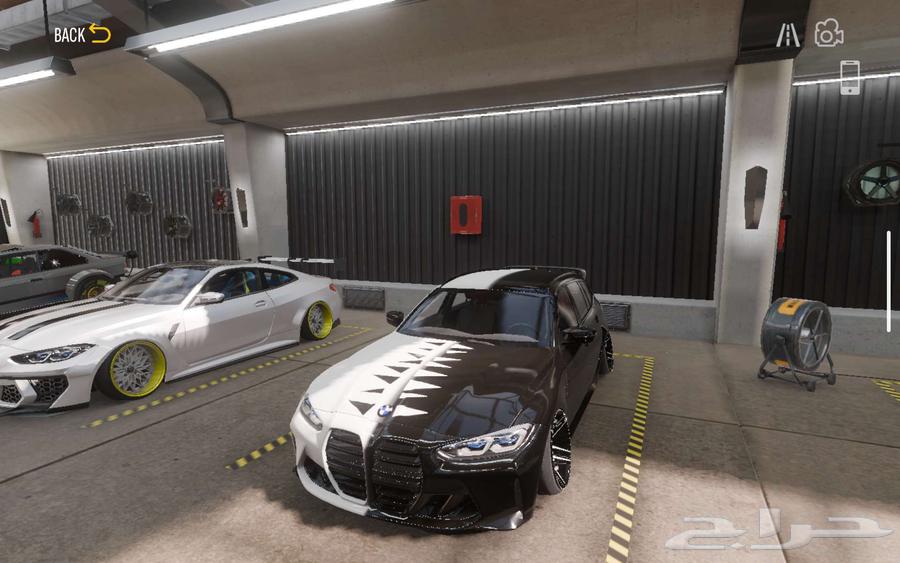Open the smartphone icon menu

tap(849, 78)
